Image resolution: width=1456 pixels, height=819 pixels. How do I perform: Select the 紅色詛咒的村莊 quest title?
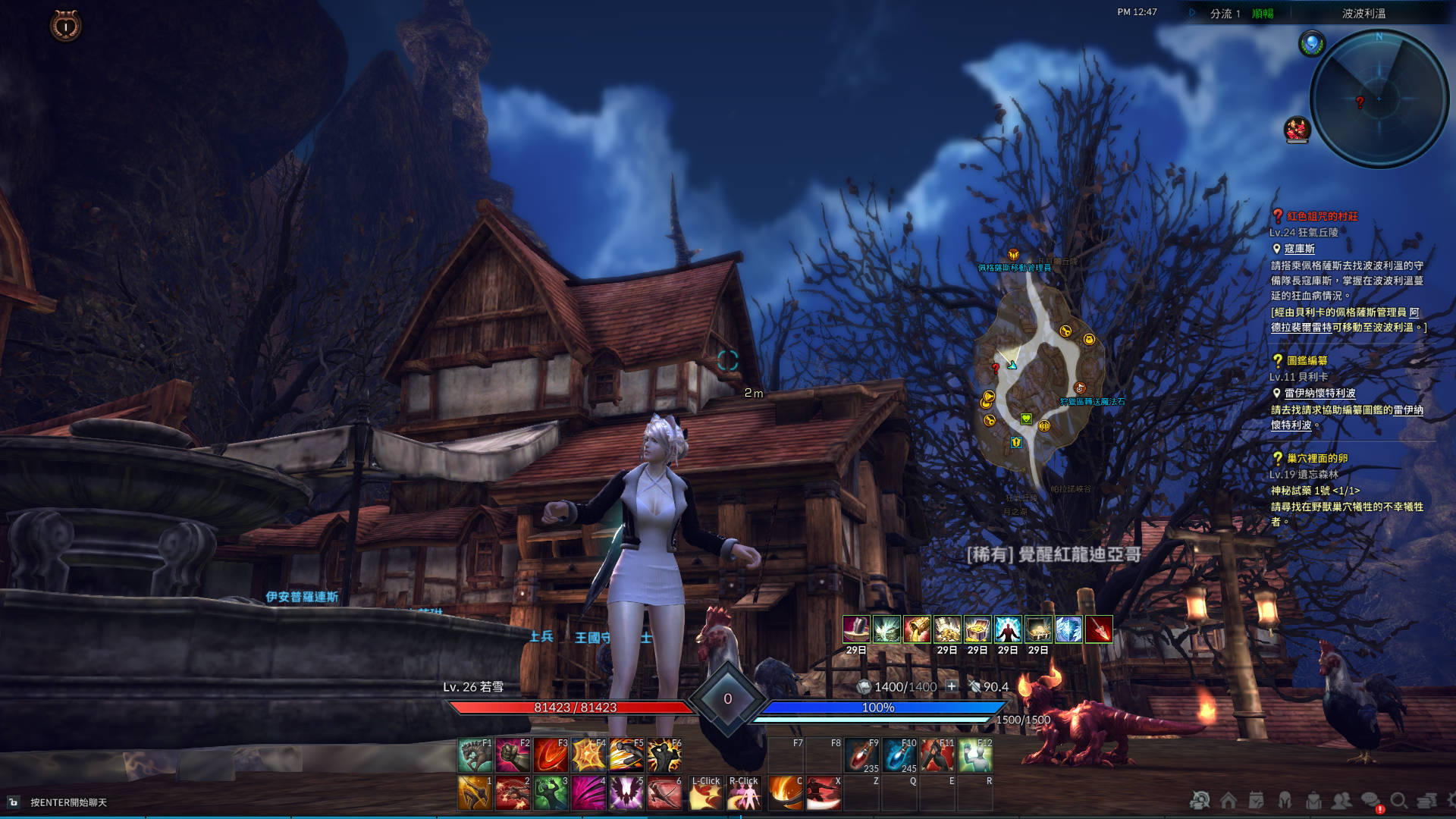pos(1322,216)
